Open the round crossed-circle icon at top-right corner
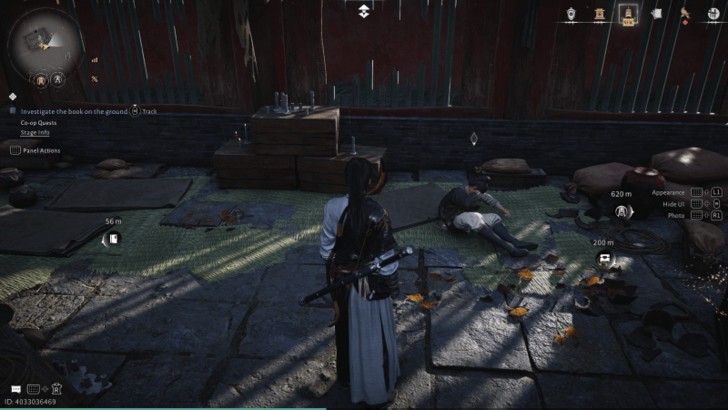The height and width of the screenshot is (410, 728). pyautogui.click(x=712, y=14)
